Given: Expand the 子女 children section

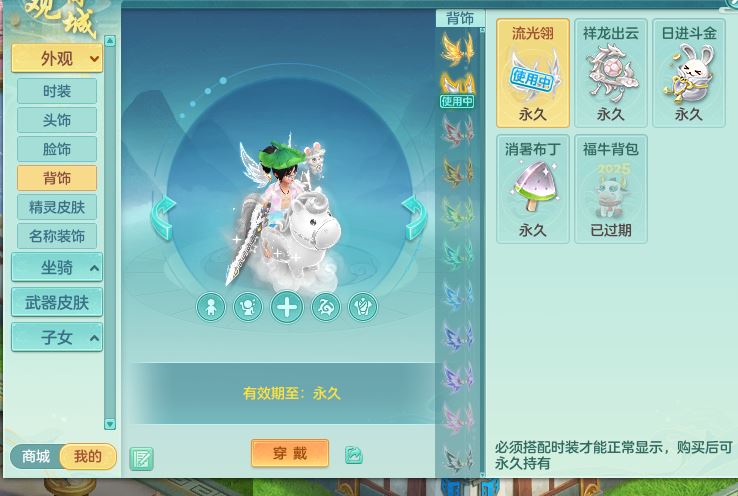Looking at the screenshot, I should point(57,337).
